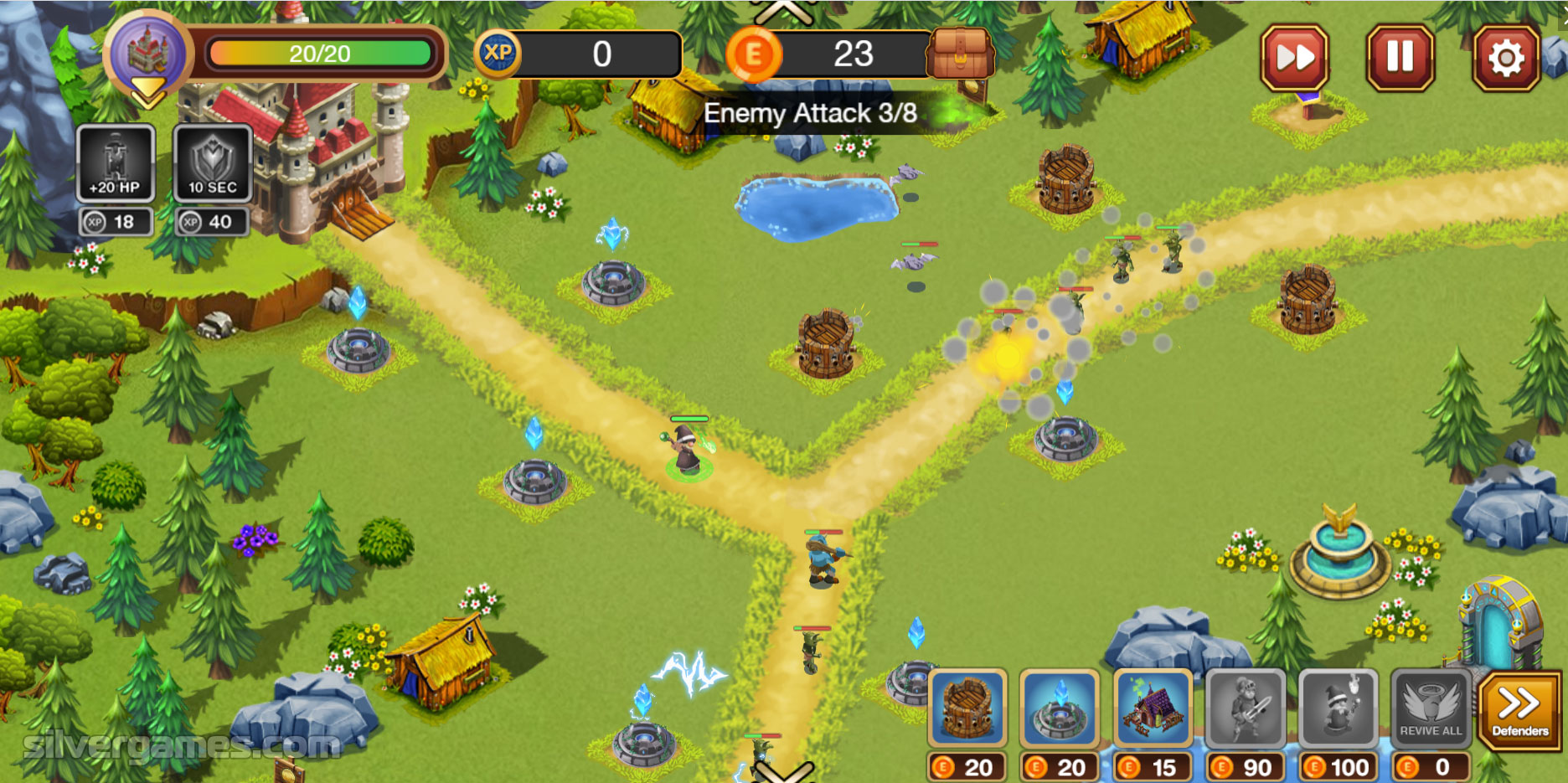The height and width of the screenshot is (783, 1568).
Task: Select the wooden barrel tower card
Action: coord(967,708)
